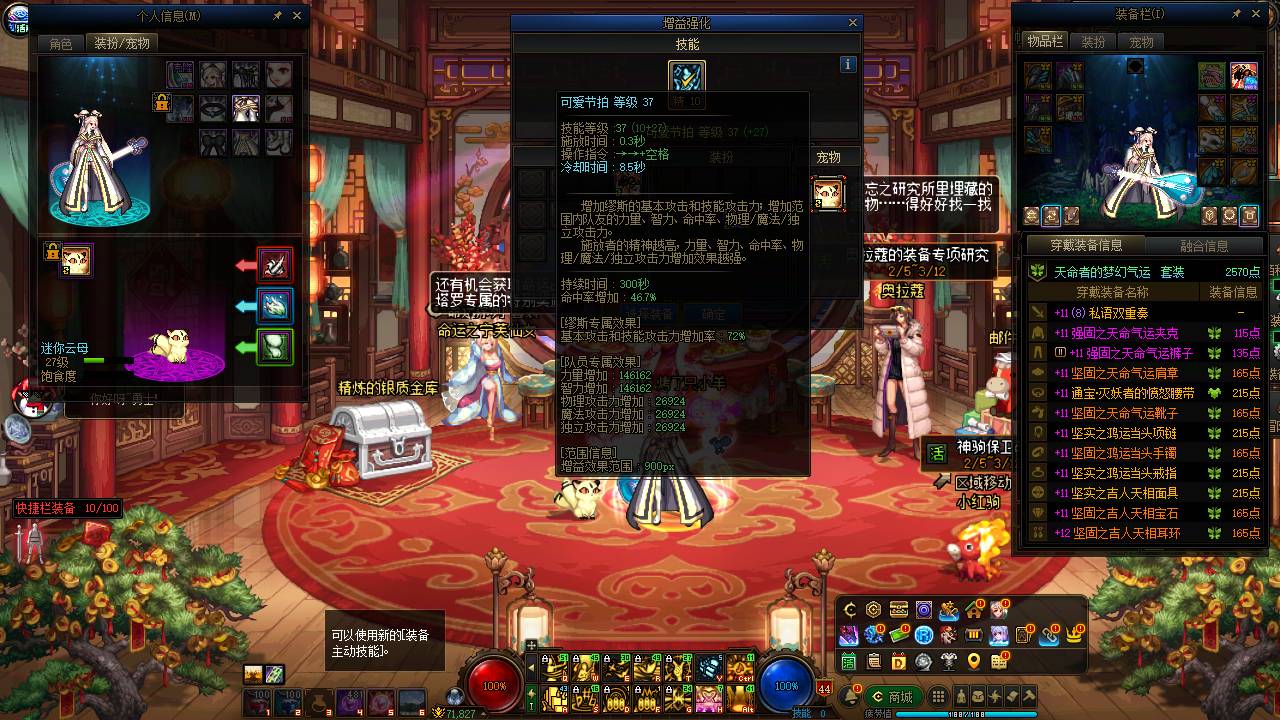Click the 疲劳值 fatigue progress bar

tap(965, 713)
